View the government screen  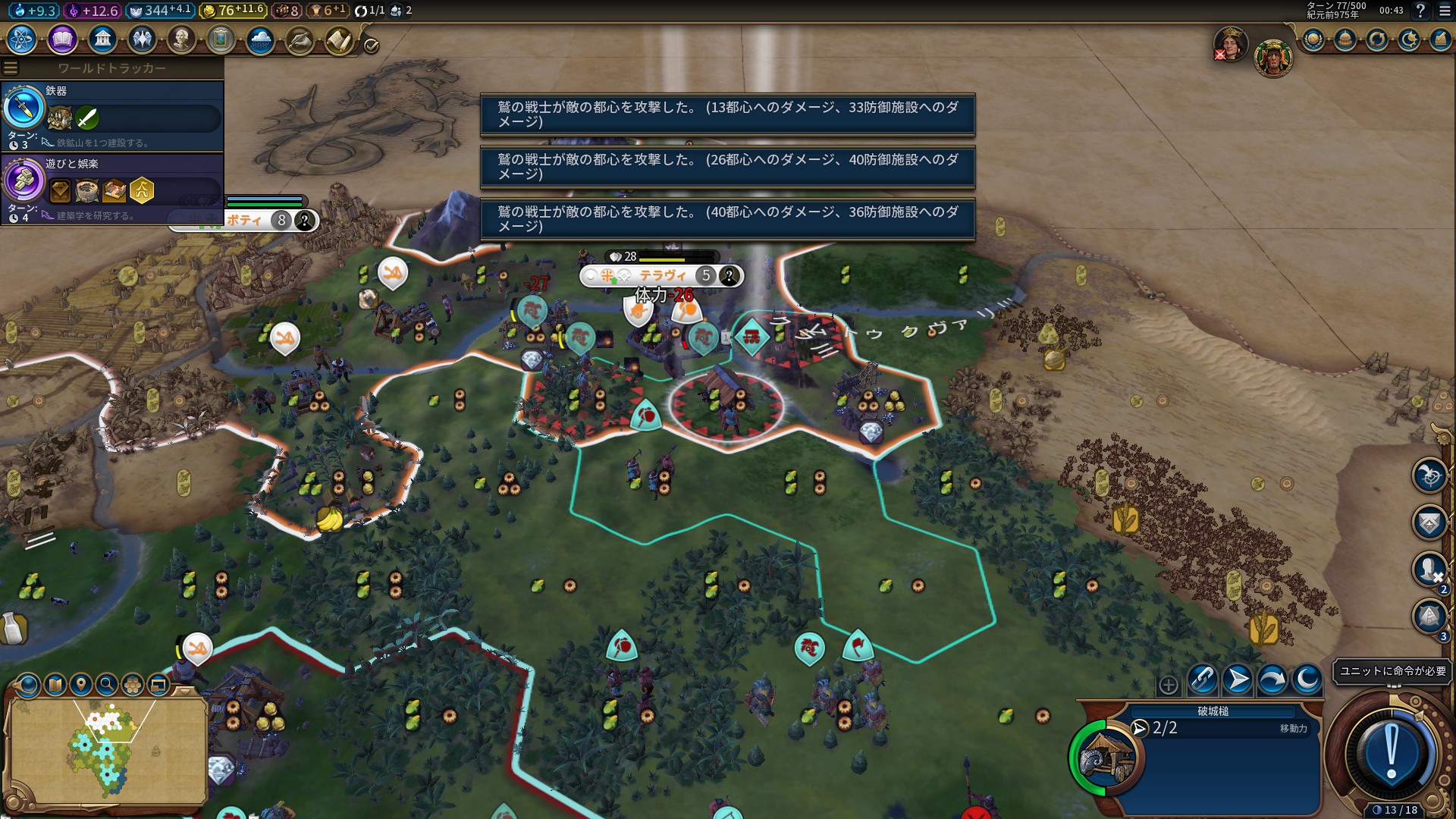[102, 39]
